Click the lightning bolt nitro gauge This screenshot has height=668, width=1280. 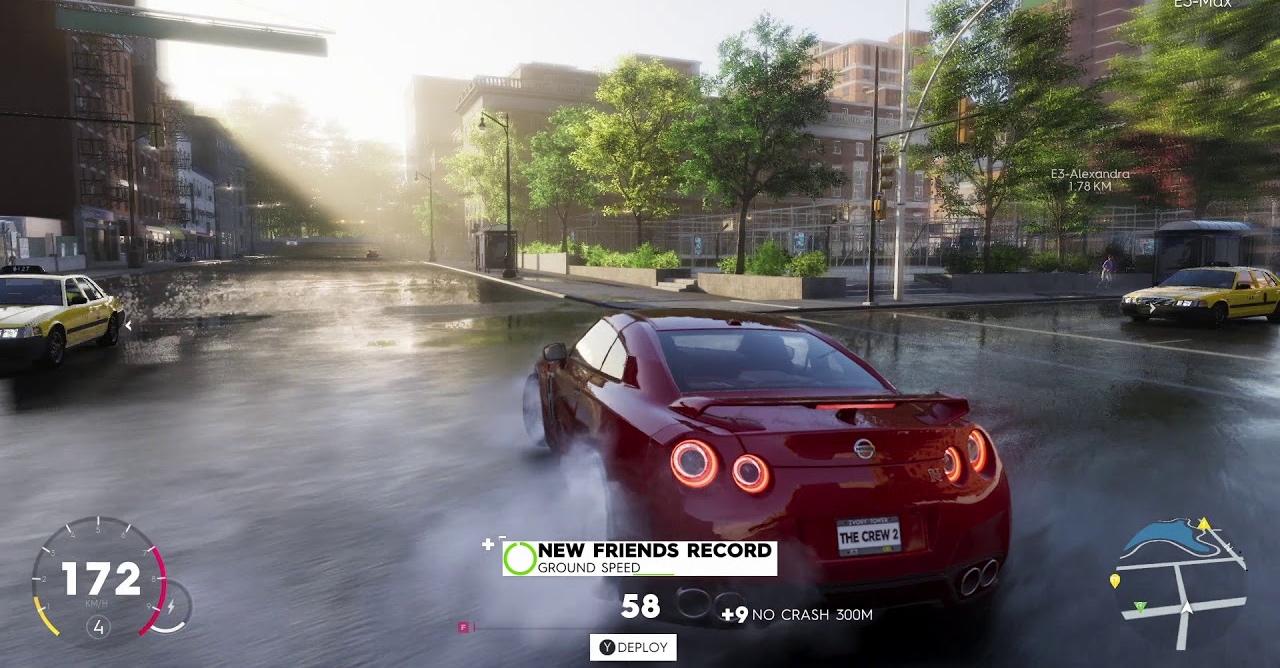coord(171,606)
